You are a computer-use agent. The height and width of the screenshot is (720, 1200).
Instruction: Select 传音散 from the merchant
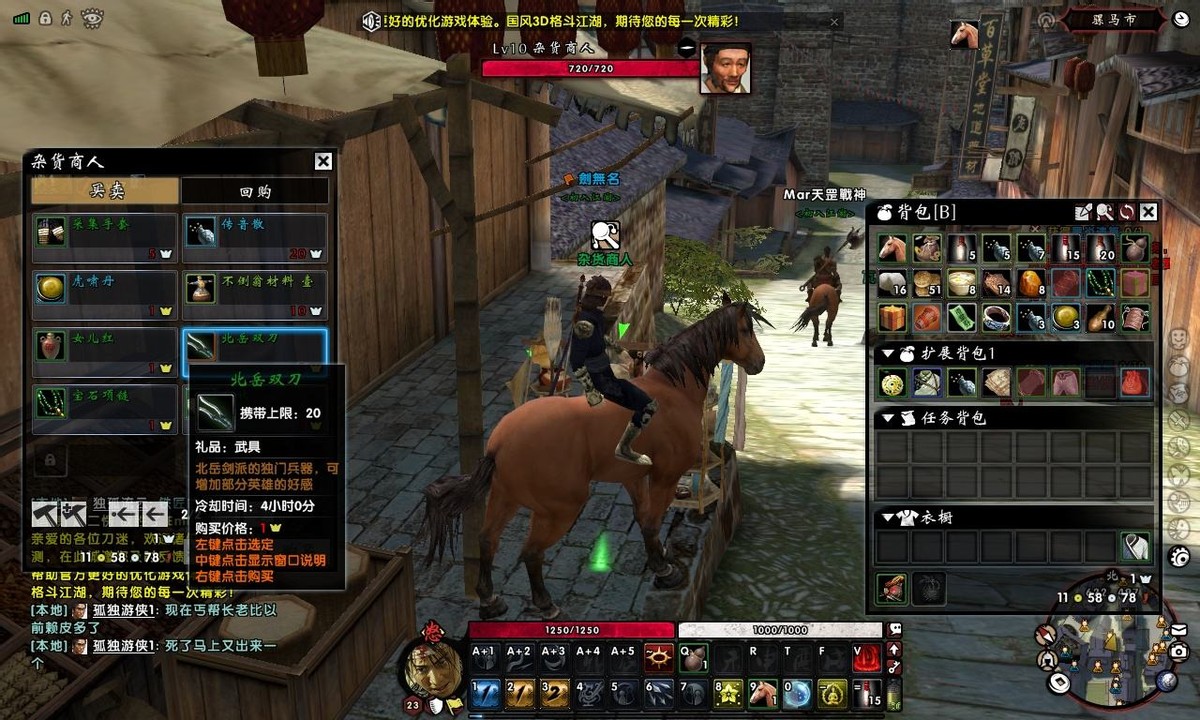click(255, 238)
